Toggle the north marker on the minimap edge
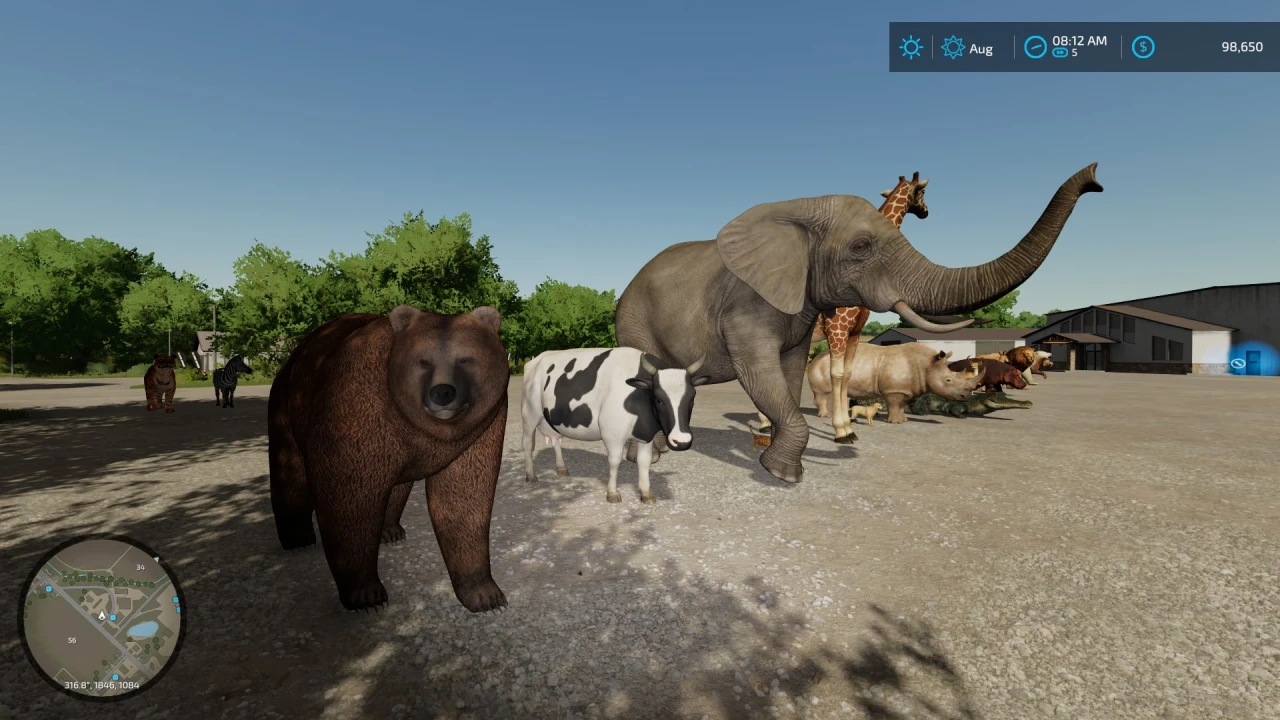The image size is (1280, 720). coord(157,558)
